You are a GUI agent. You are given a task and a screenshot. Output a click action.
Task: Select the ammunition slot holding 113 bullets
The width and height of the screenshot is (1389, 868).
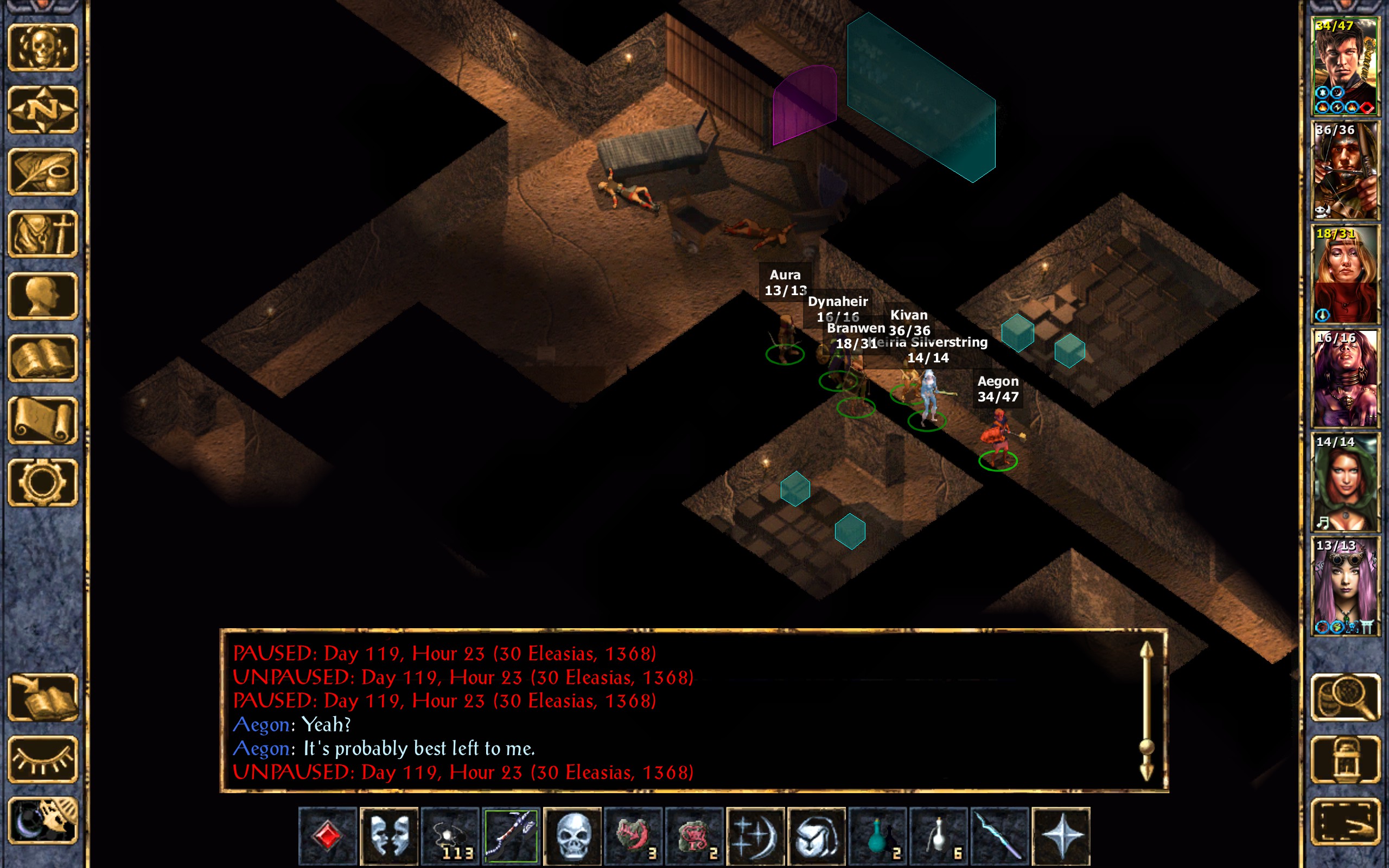(450, 836)
